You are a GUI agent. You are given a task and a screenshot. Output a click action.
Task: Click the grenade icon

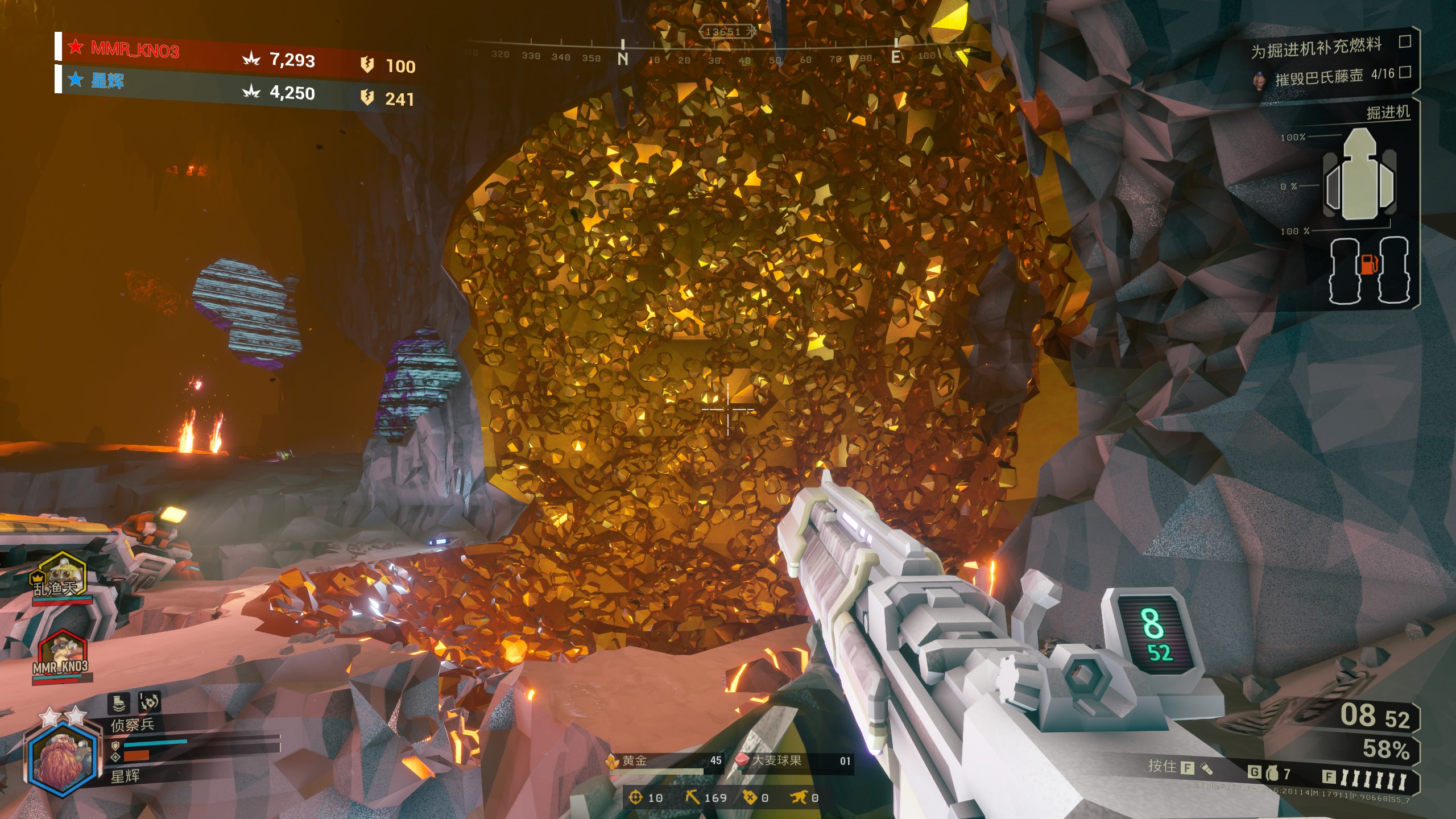tap(1272, 773)
